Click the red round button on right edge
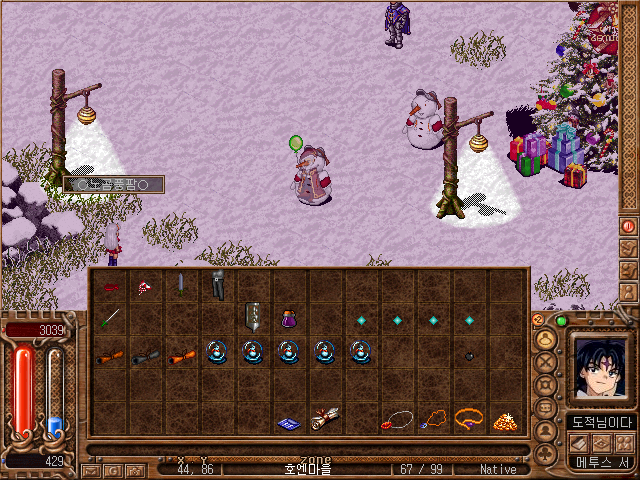This screenshot has width=640, height=480. coord(629,226)
